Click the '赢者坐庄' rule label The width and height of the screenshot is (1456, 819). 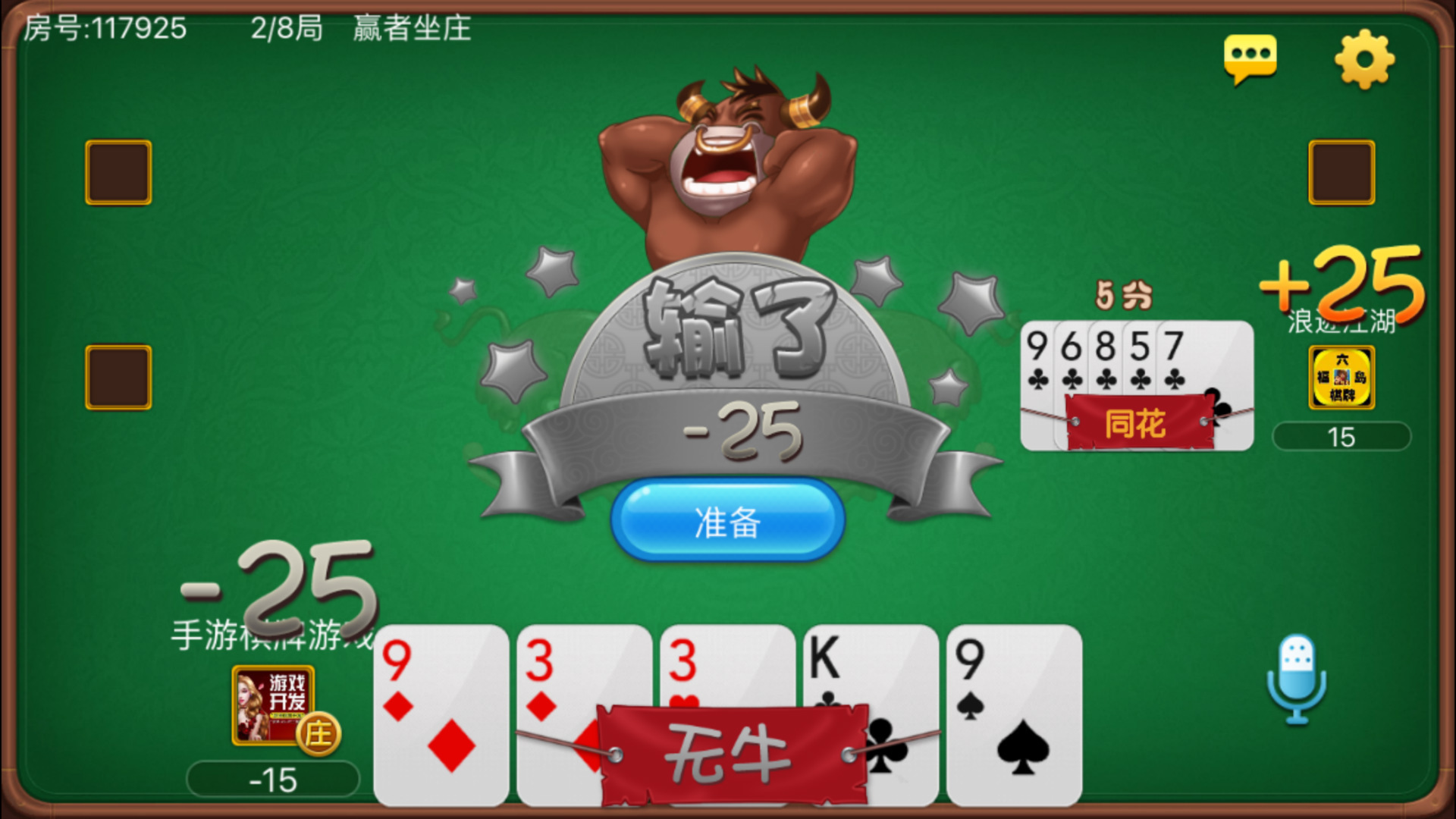click(410, 30)
